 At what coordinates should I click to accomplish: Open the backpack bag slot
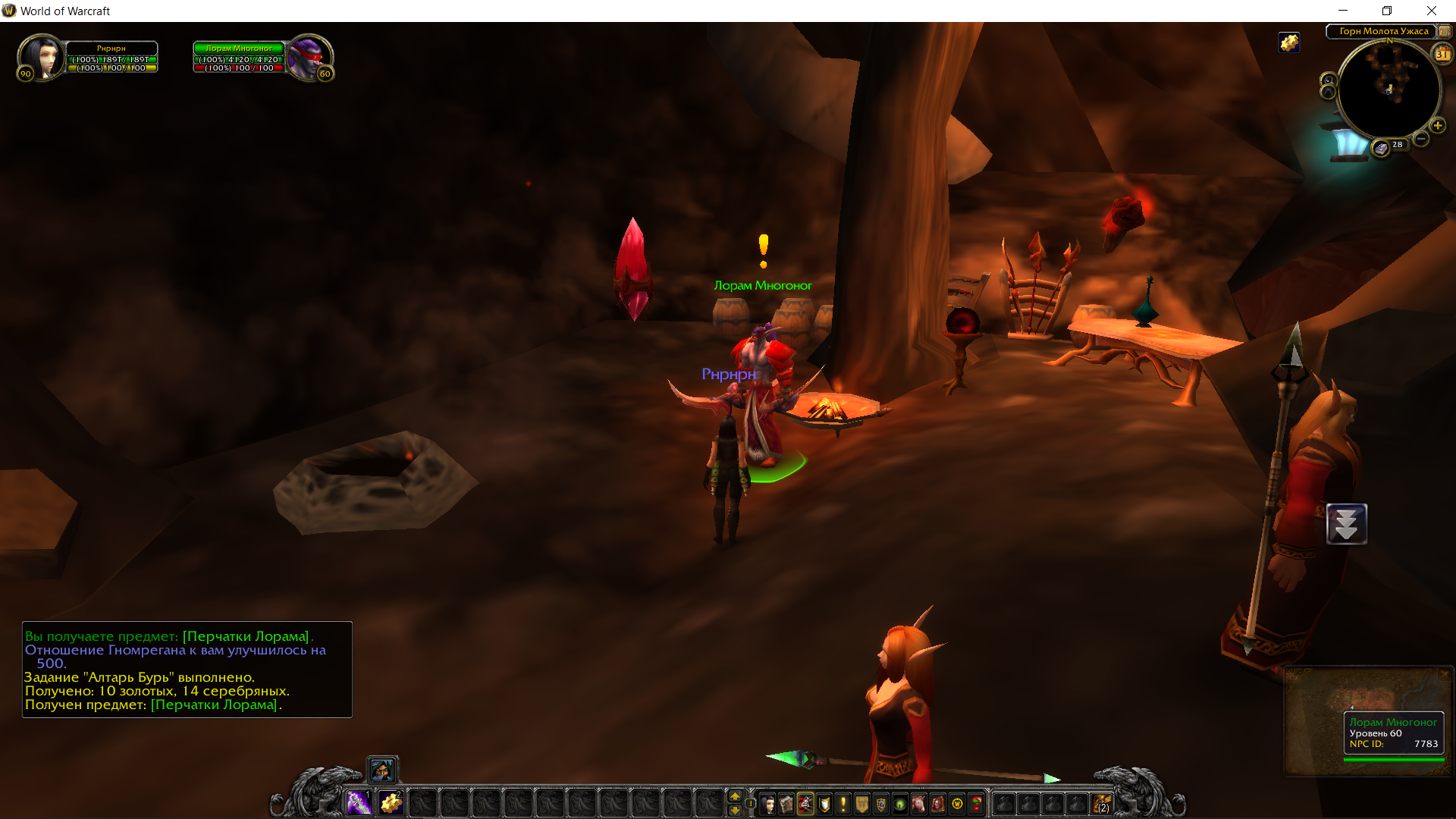(1102, 803)
